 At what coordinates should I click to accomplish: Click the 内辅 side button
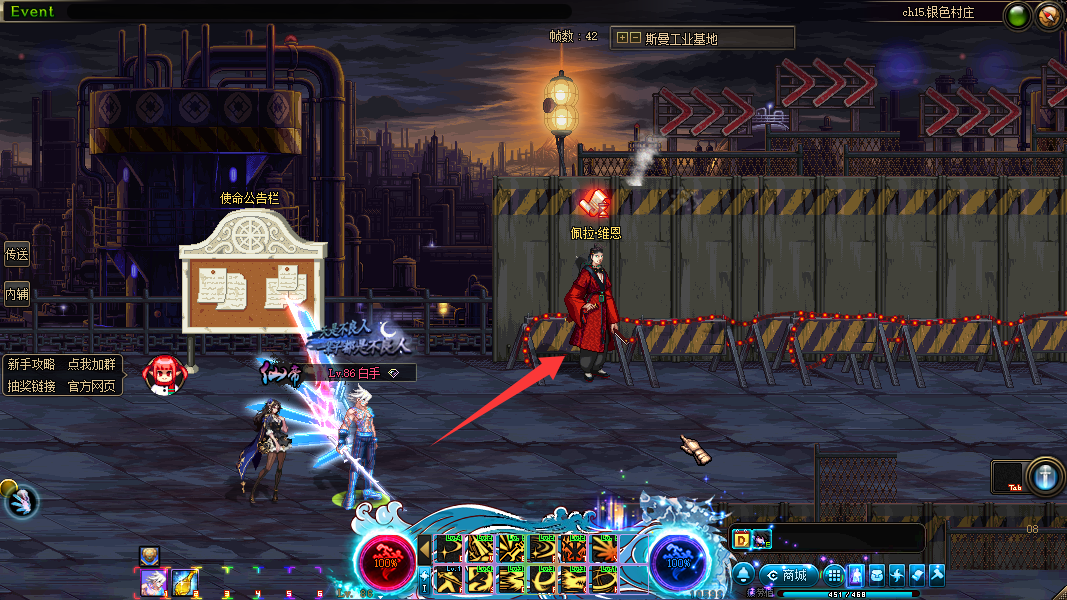tap(17, 294)
